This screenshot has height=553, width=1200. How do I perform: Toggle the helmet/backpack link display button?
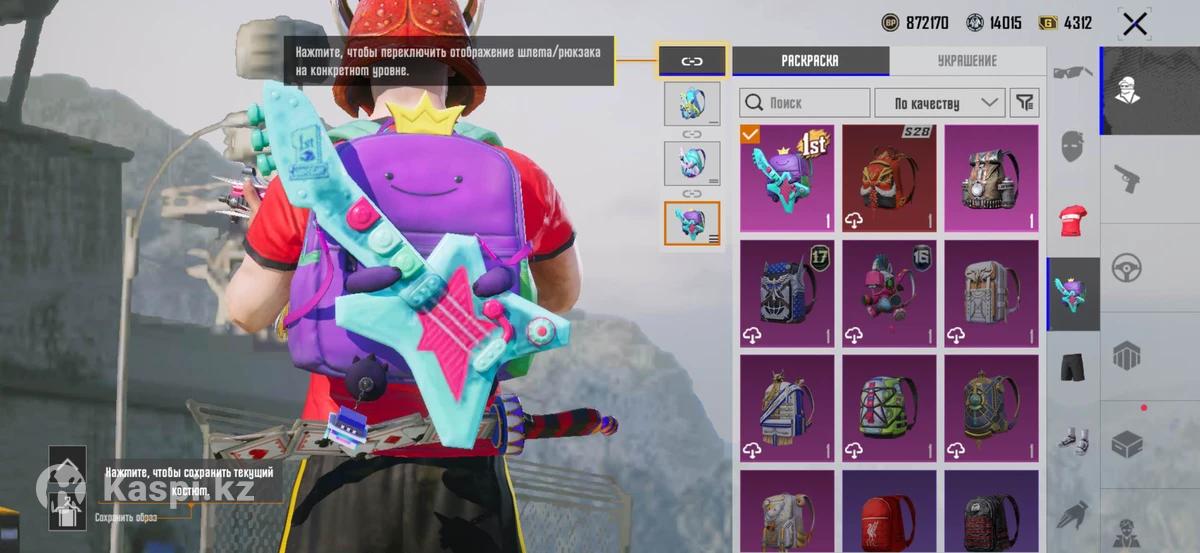[692, 61]
